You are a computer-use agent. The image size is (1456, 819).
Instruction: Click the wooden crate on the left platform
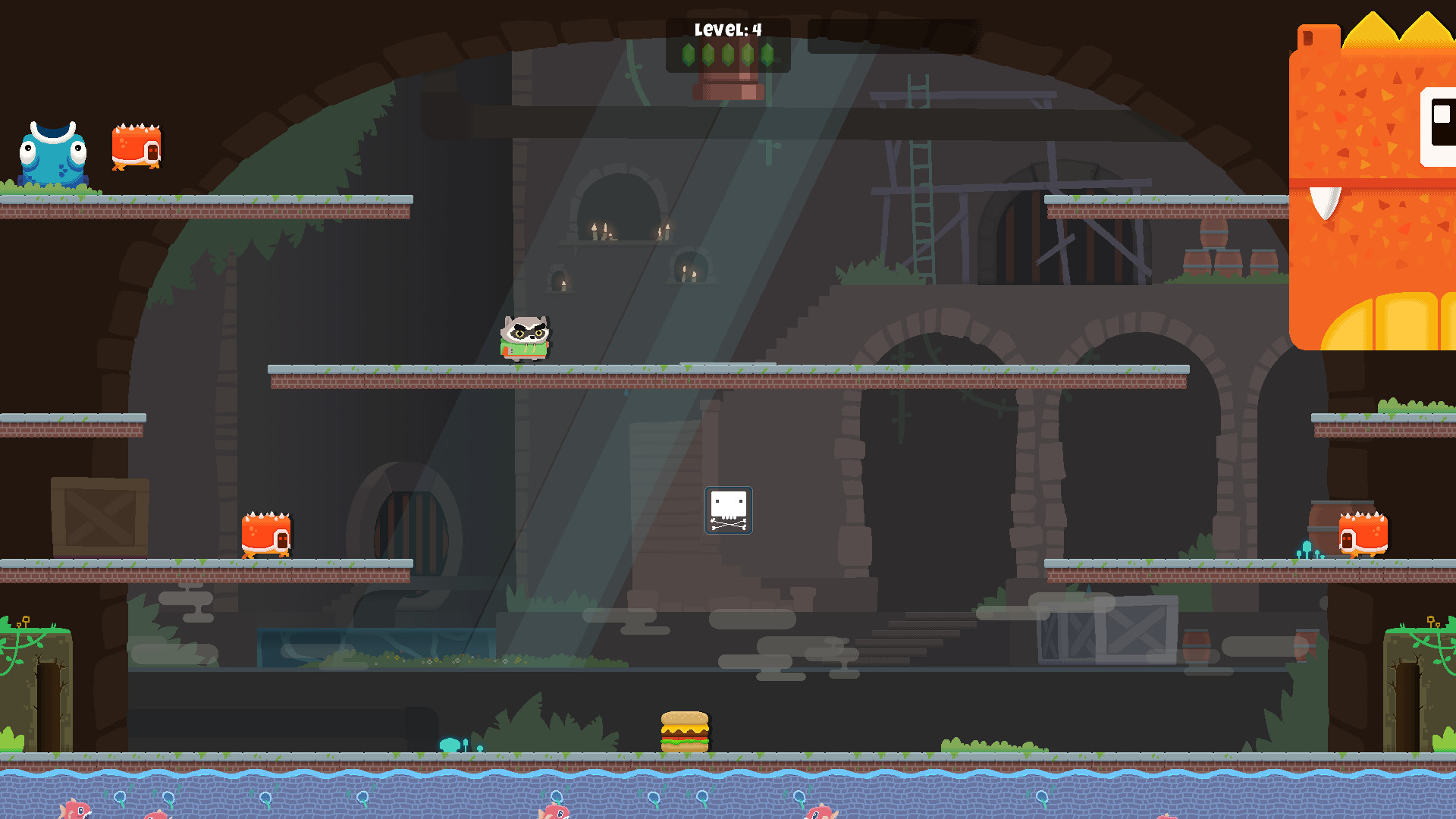(99, 516)
